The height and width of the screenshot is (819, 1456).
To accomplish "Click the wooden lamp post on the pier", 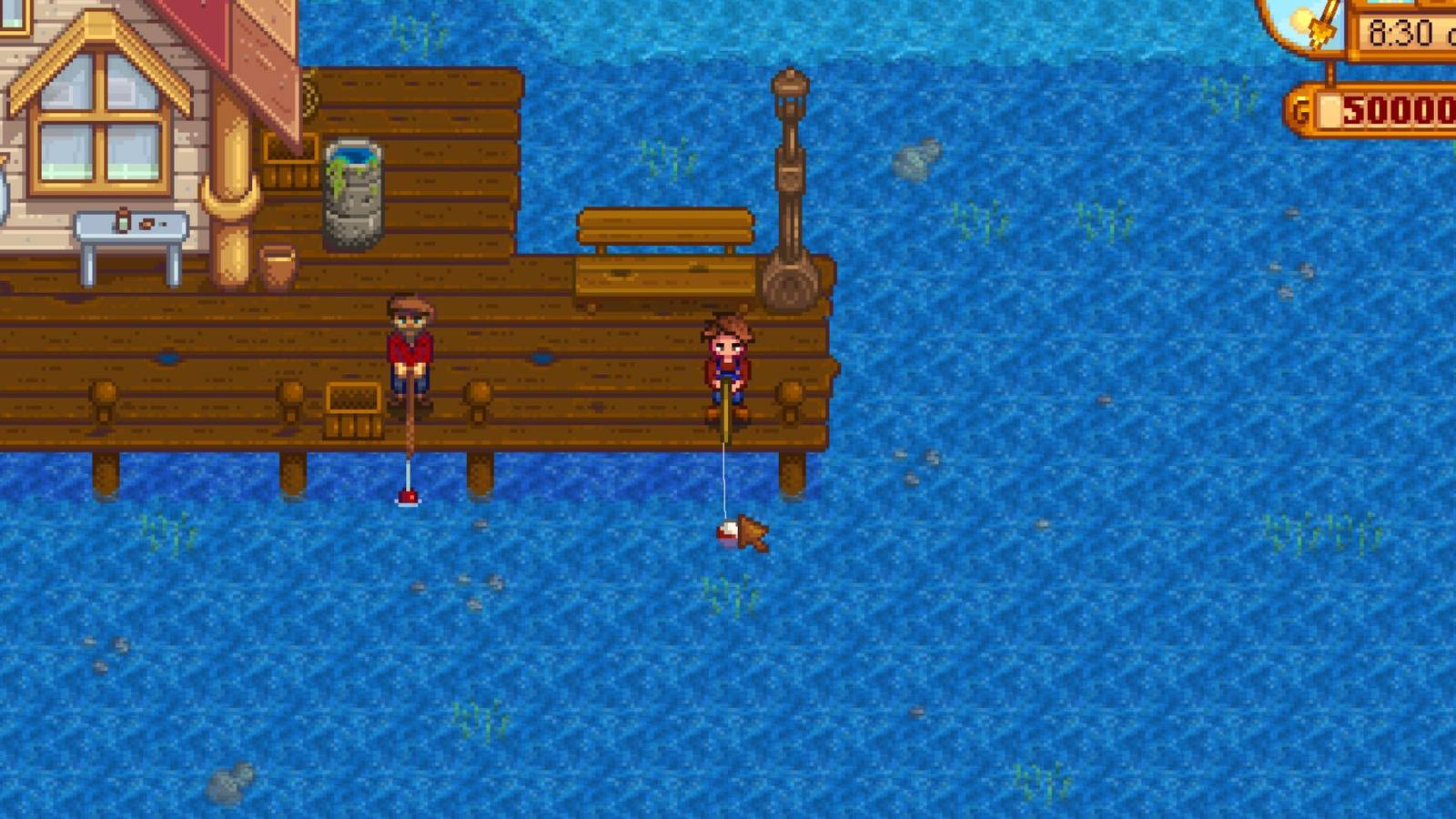I will coord(792,182).
